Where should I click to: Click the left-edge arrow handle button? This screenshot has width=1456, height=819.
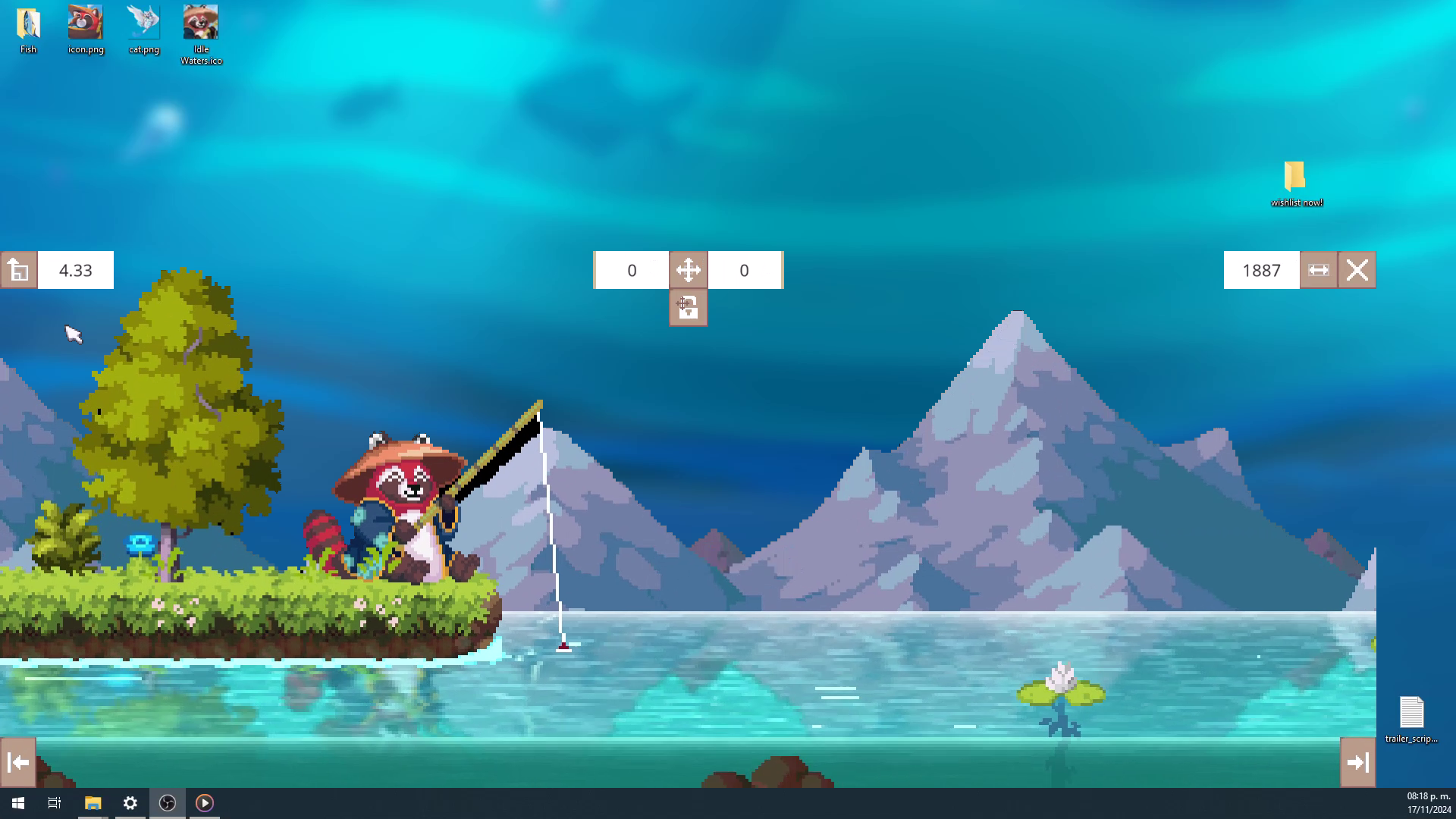(18, 762)
